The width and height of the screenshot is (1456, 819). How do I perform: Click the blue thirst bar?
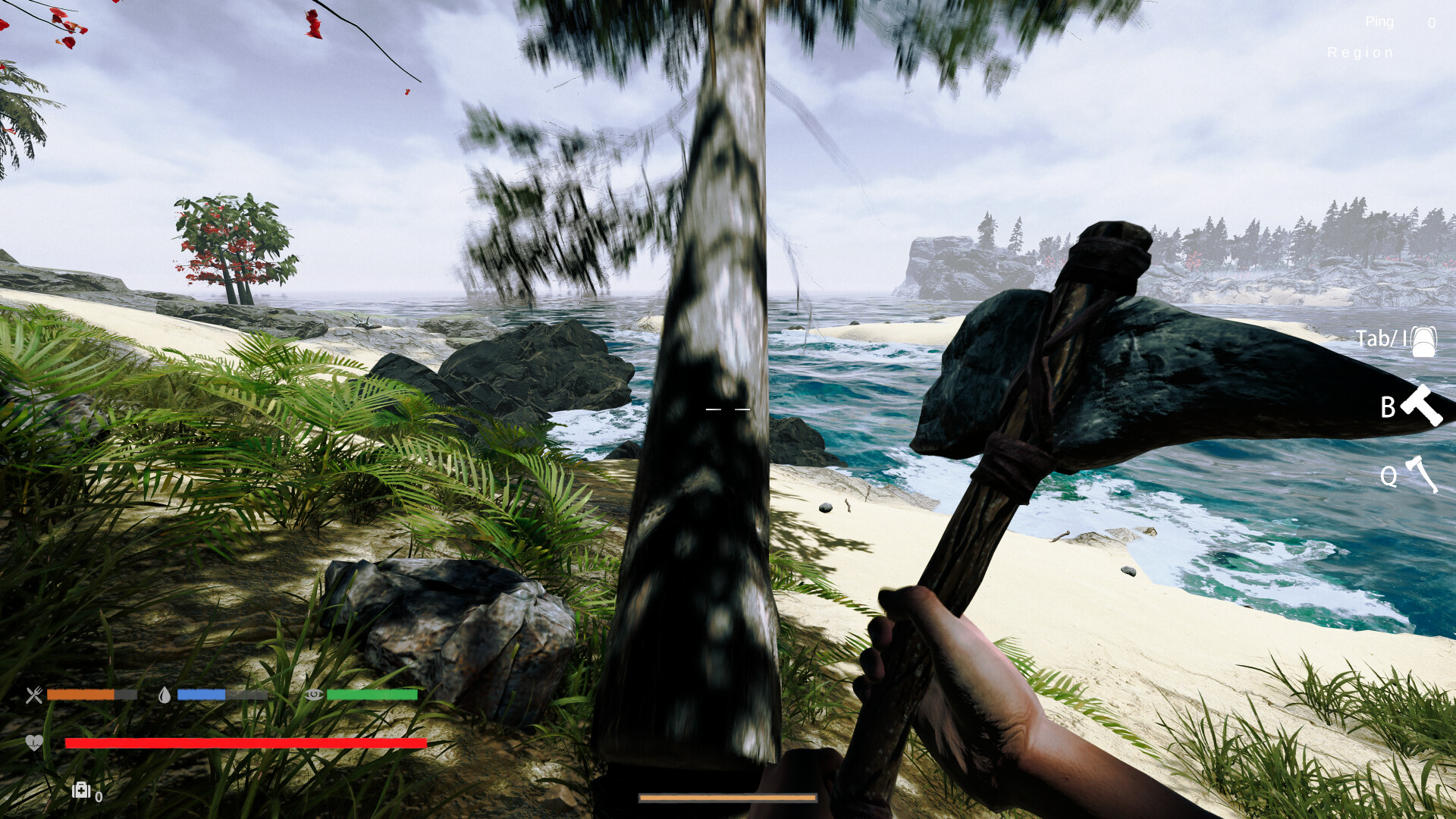point(202,695)
